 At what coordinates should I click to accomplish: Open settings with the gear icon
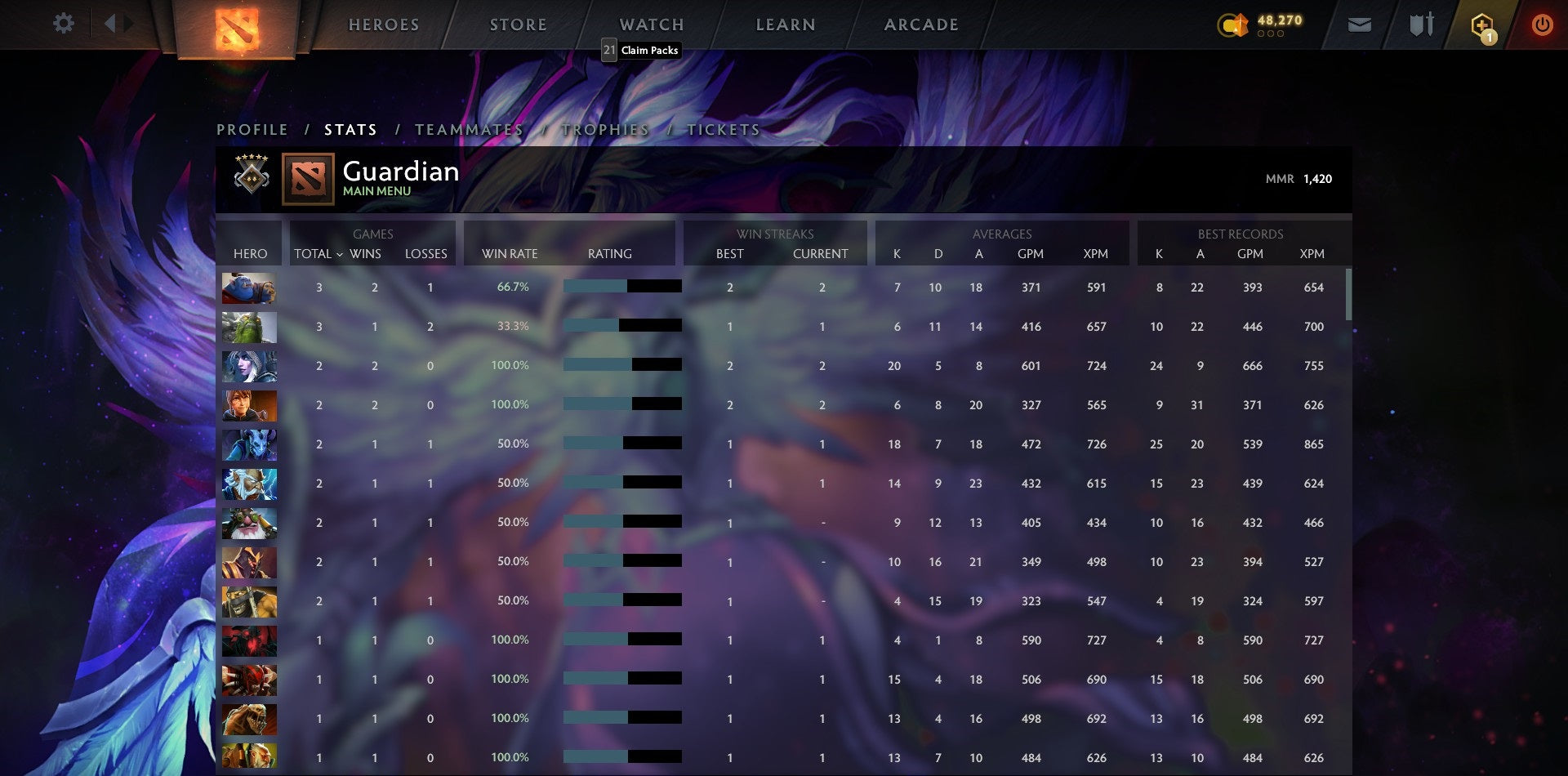[x=63, y=24]
